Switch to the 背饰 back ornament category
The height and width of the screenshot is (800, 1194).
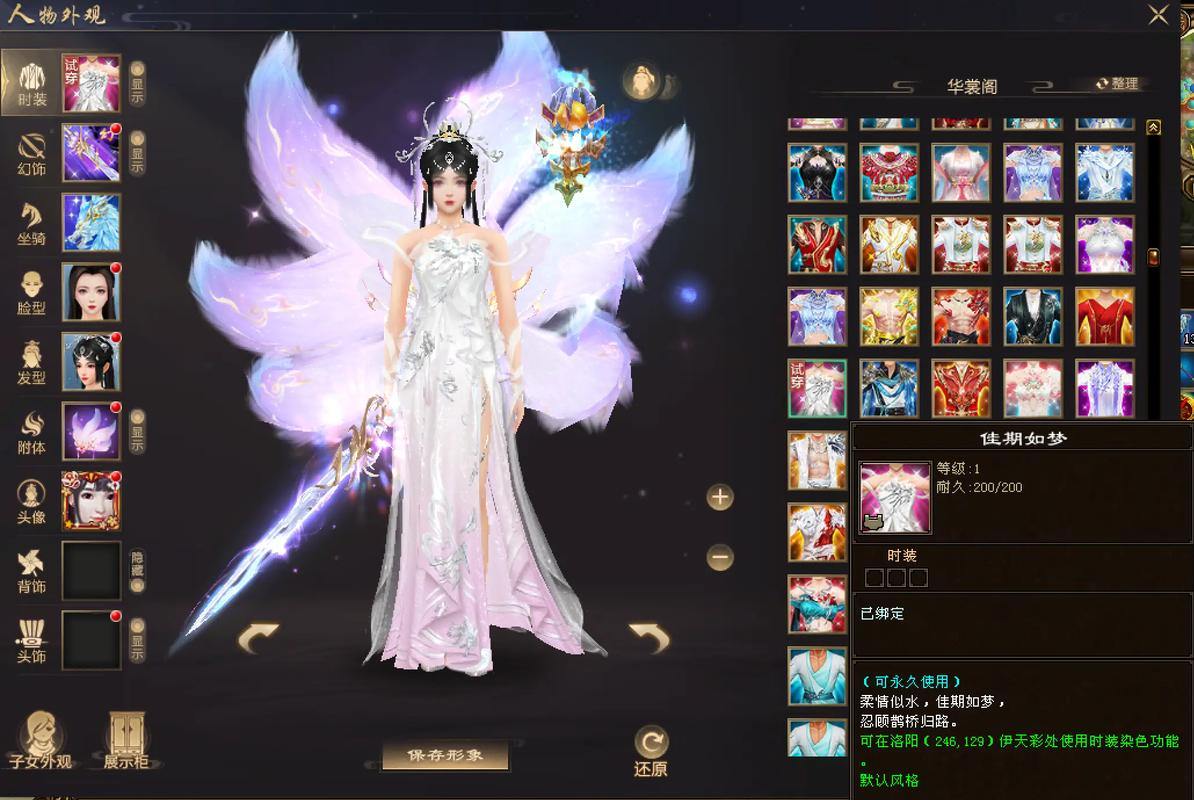coord(32,570)
